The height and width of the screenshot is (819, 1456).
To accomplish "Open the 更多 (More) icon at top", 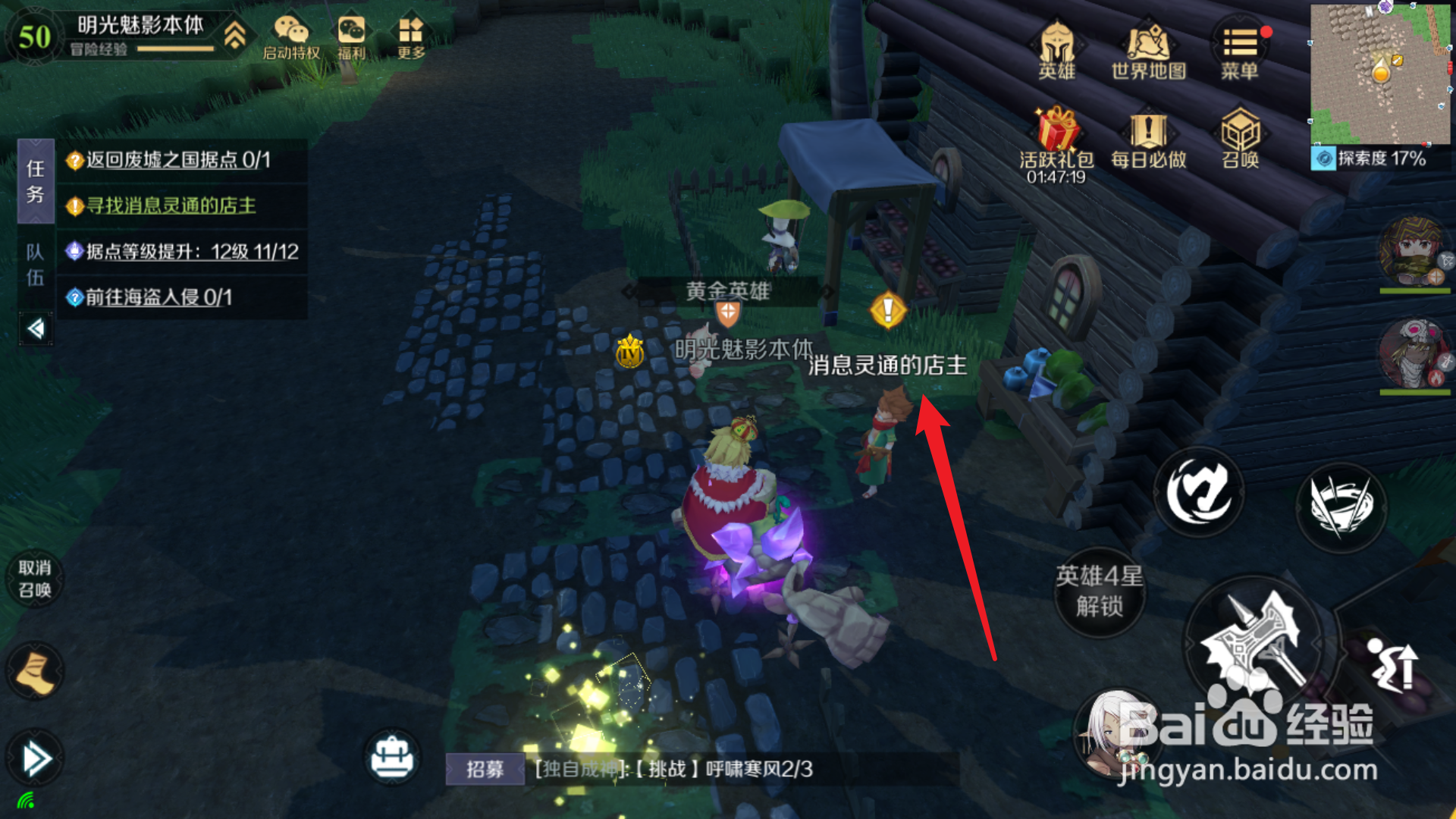I will click(x=410, y=32).
